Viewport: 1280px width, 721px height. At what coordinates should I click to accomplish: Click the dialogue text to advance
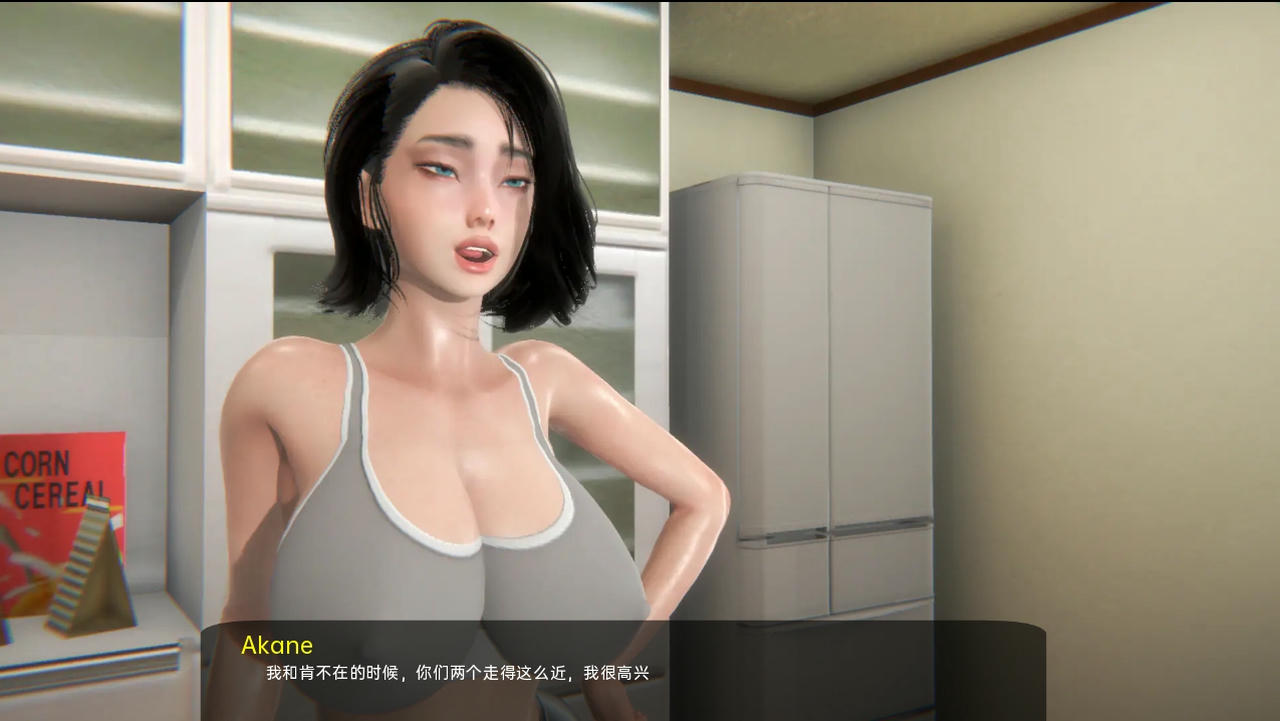(x=455, y=673)
